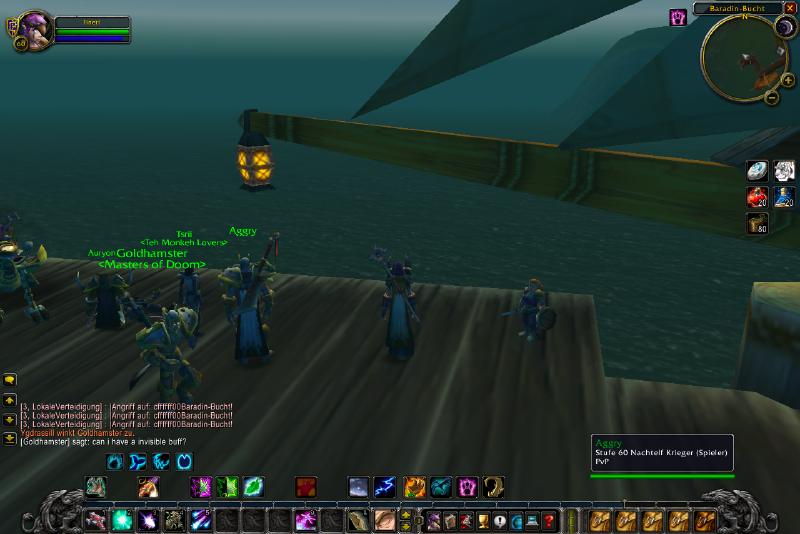Image resolution: width=800 pixels, height=534 pixels.
Task: Select the purple hand buff icon
Action: (x=678, y=17)
